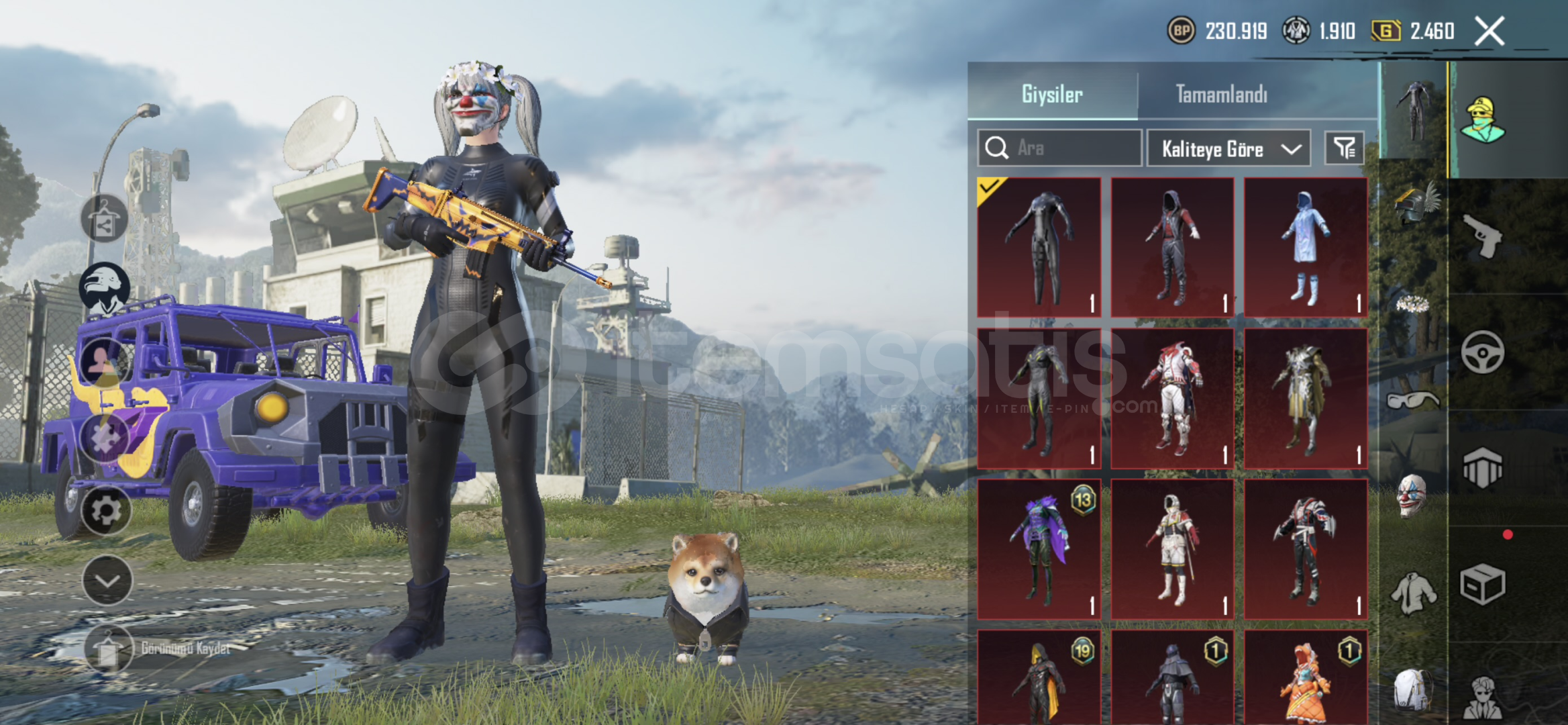Open the steering wheel vehicle category

(x=1482, y=352)
